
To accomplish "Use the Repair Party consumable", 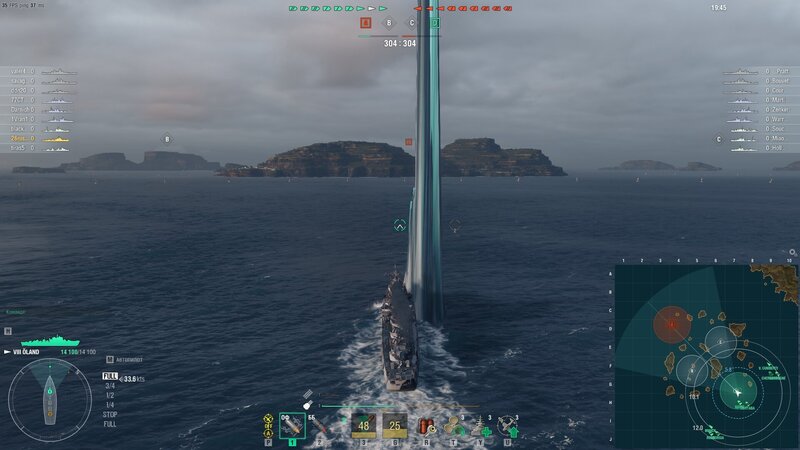I will pyautogui.click(x=483, y=426).
